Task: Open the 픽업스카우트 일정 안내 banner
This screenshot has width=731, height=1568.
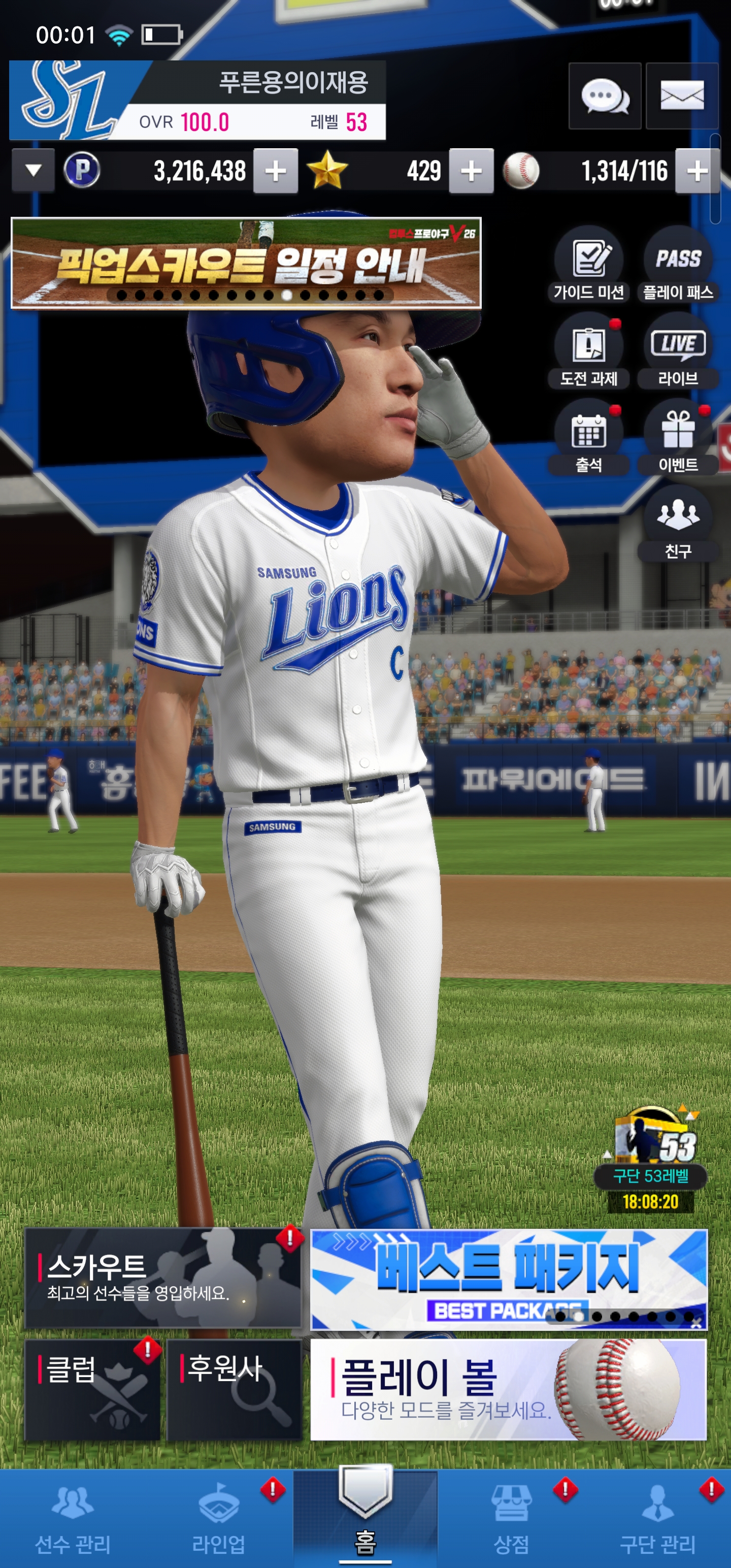Action: (246, 263)
